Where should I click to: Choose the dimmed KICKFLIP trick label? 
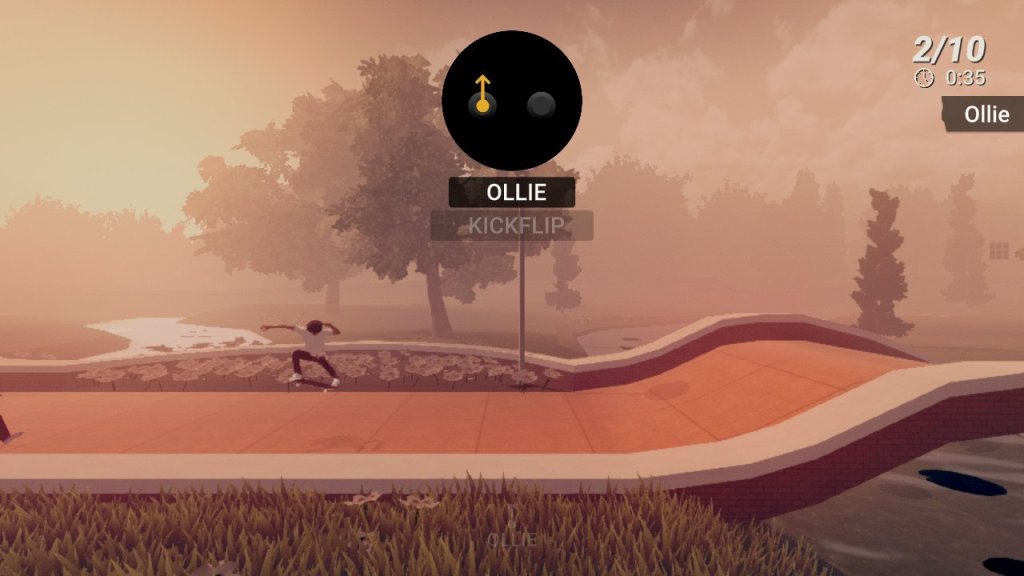click(512, 226)
